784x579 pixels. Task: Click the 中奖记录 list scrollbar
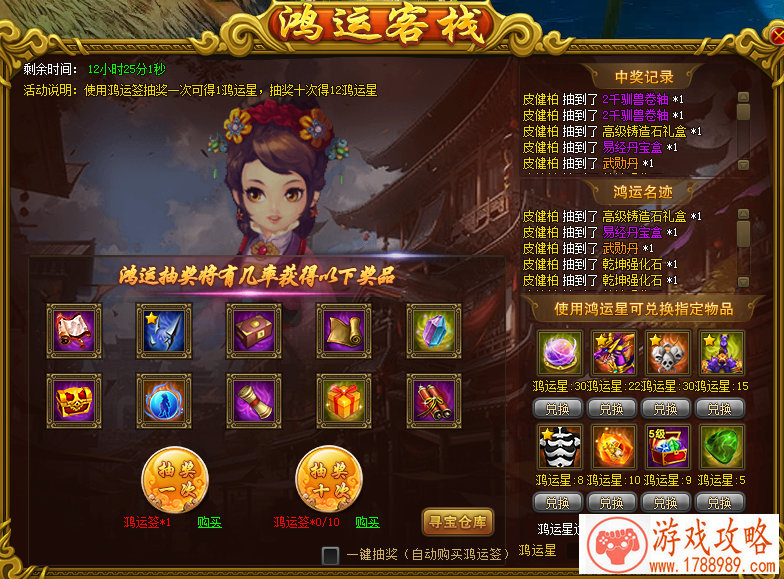click(x=743, y=130)
